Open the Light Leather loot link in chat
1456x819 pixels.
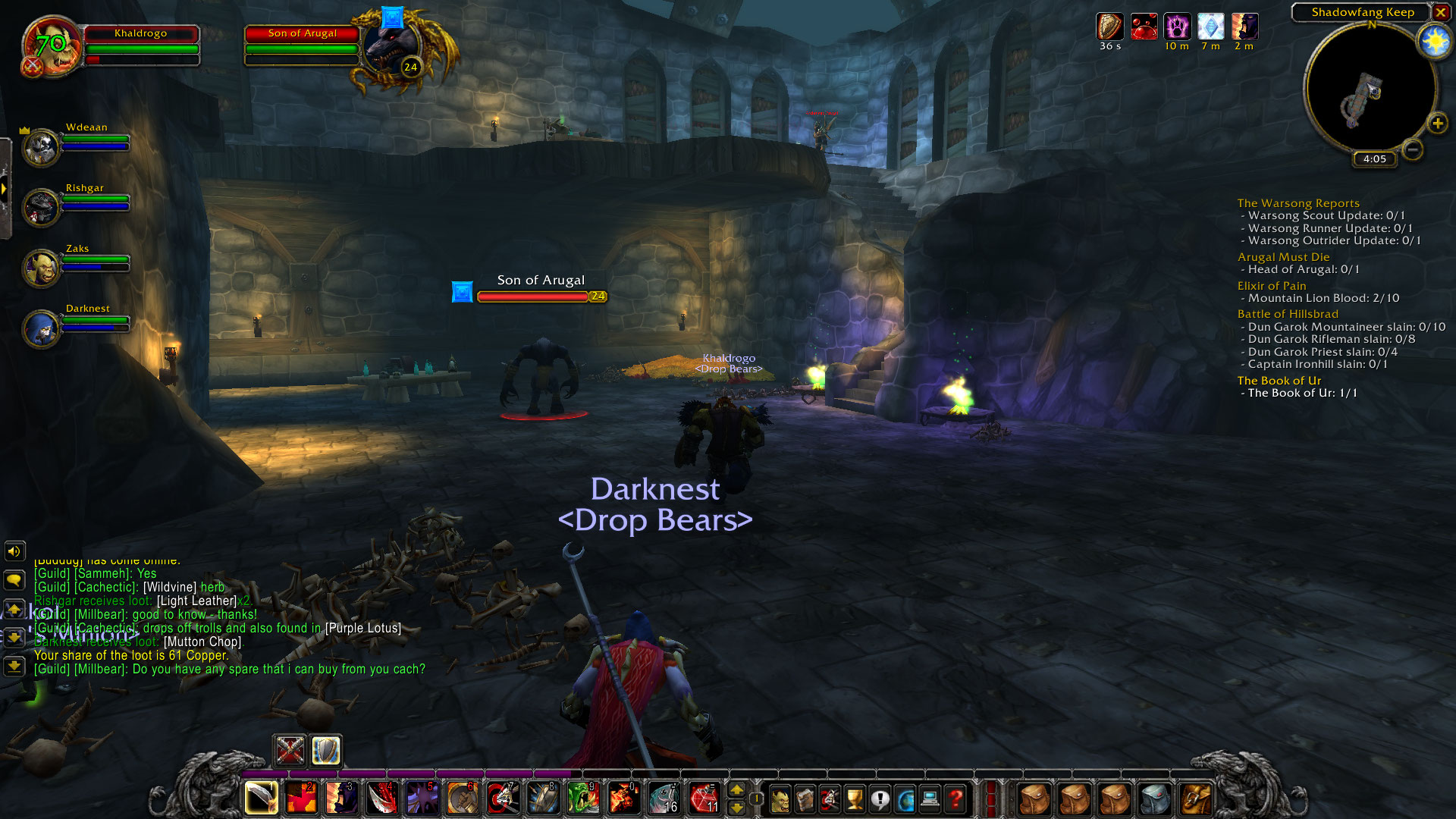196,600
